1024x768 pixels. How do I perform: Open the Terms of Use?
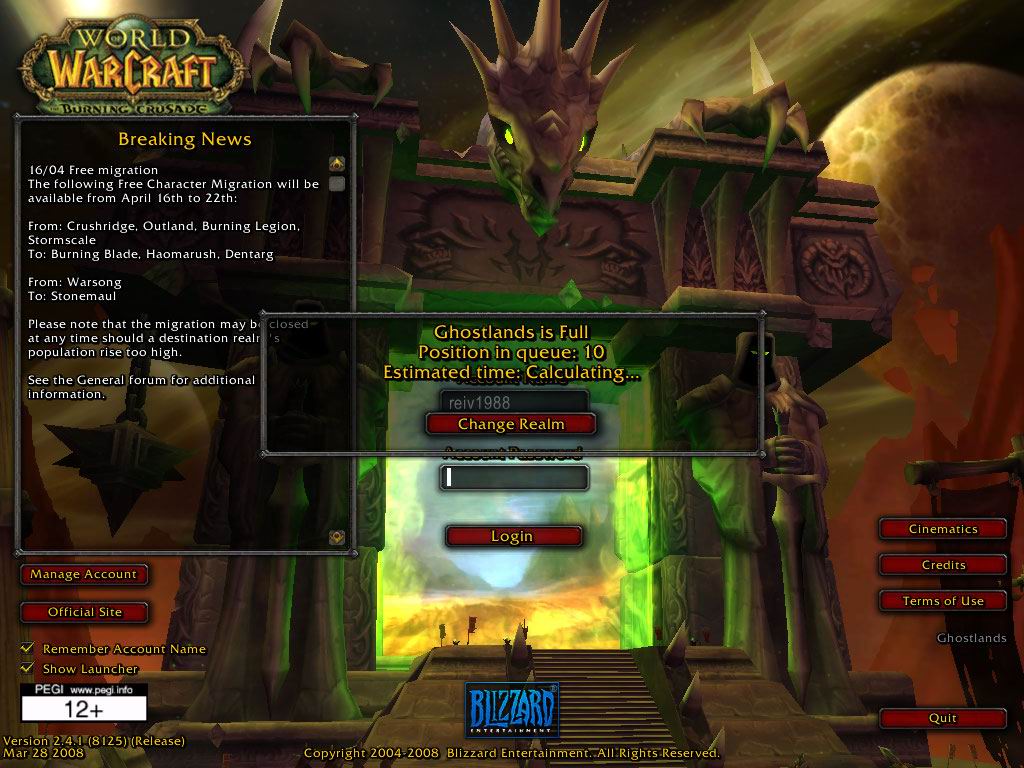point(943,601)
